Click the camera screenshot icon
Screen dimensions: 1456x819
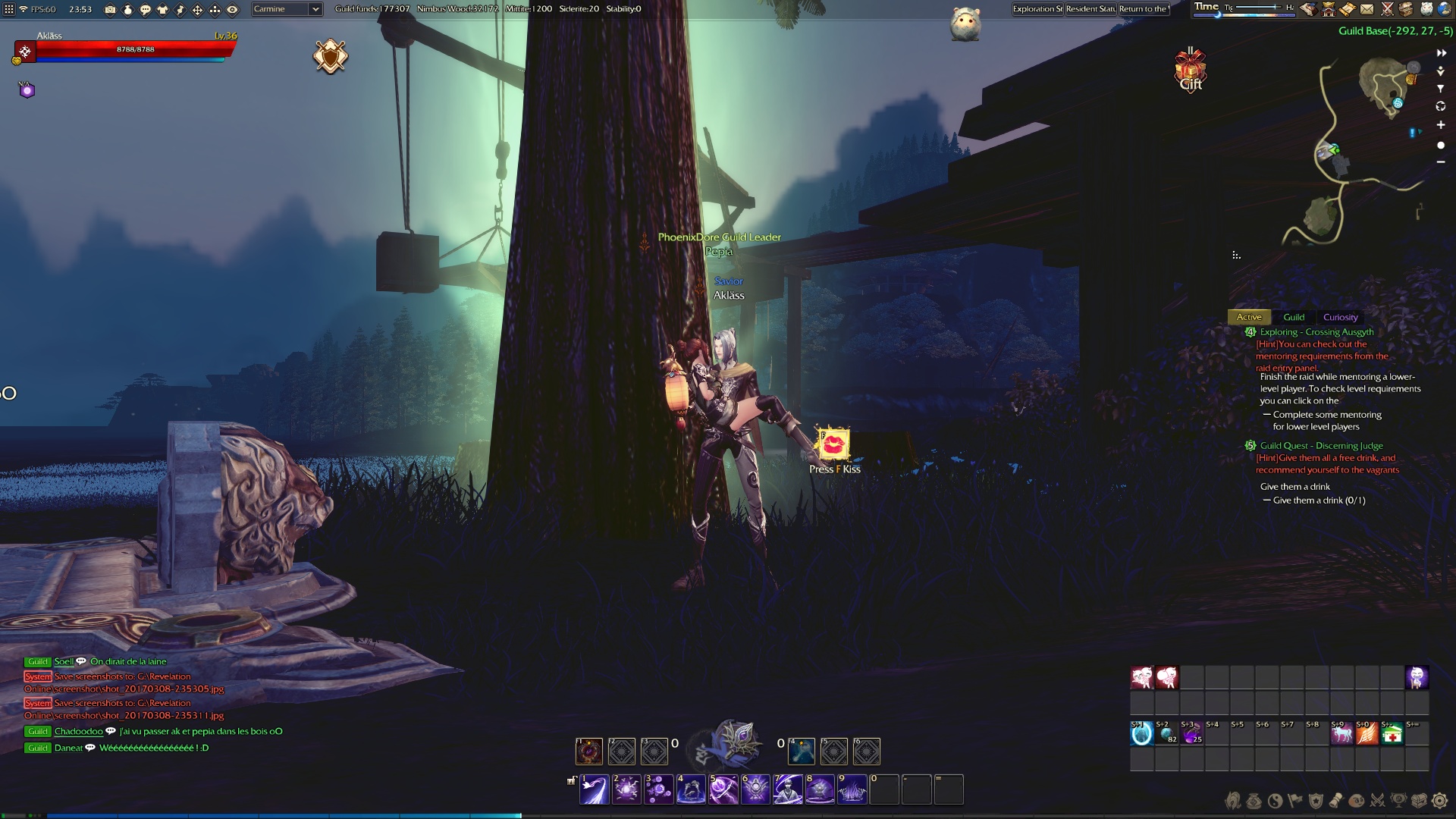click(x=110, y=10)
